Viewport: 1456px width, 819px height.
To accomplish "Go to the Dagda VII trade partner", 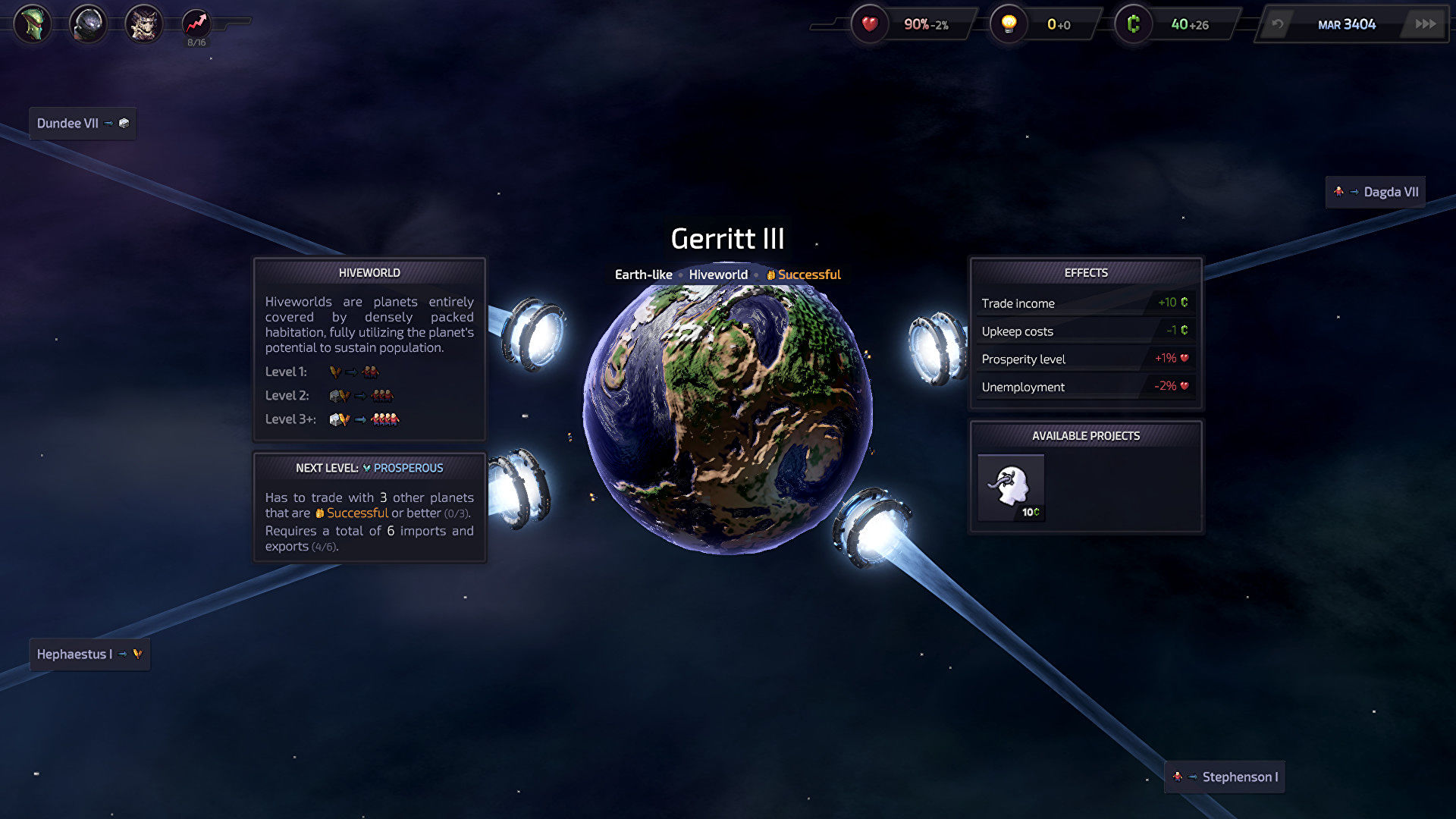I will tap(1376, 192).
